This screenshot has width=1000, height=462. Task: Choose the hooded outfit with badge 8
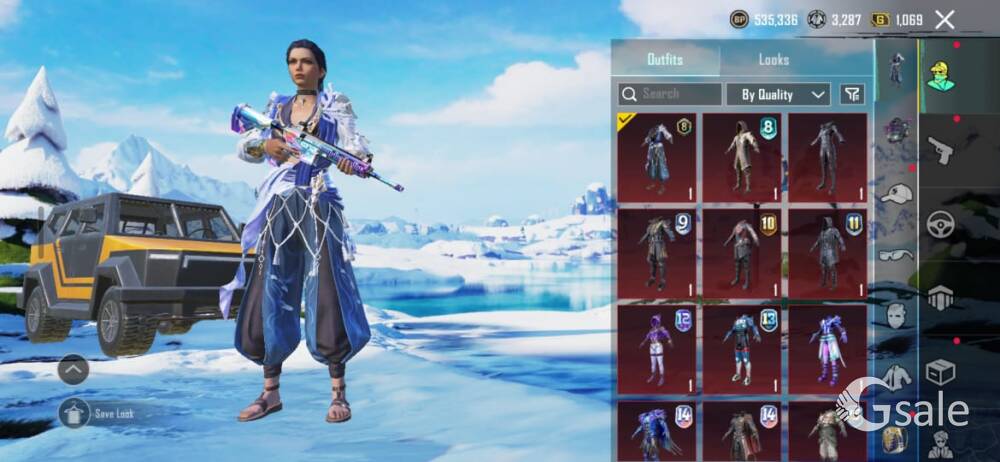click(741, 156)
